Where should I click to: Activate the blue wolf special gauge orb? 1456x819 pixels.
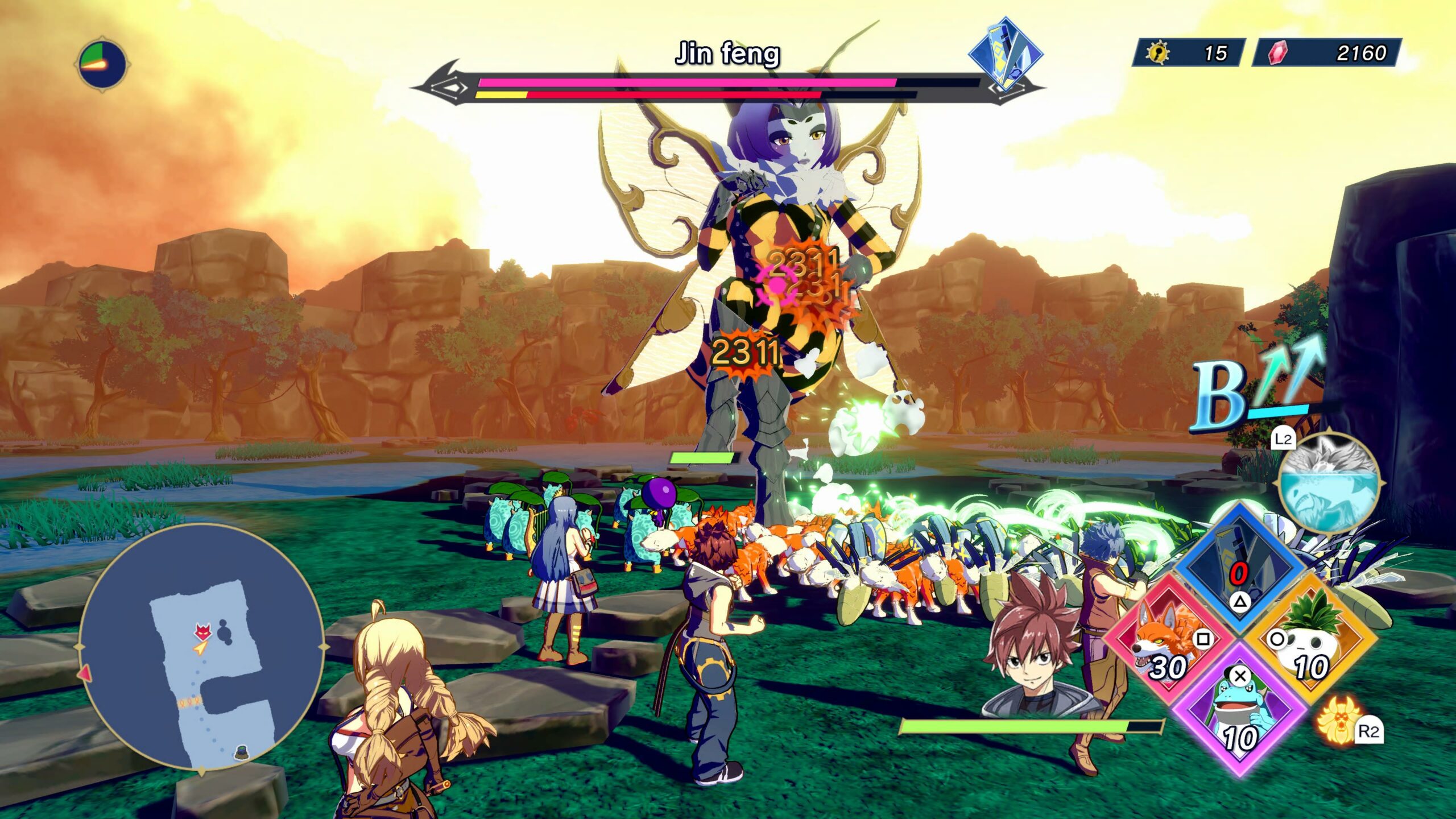pos(1330,483)
